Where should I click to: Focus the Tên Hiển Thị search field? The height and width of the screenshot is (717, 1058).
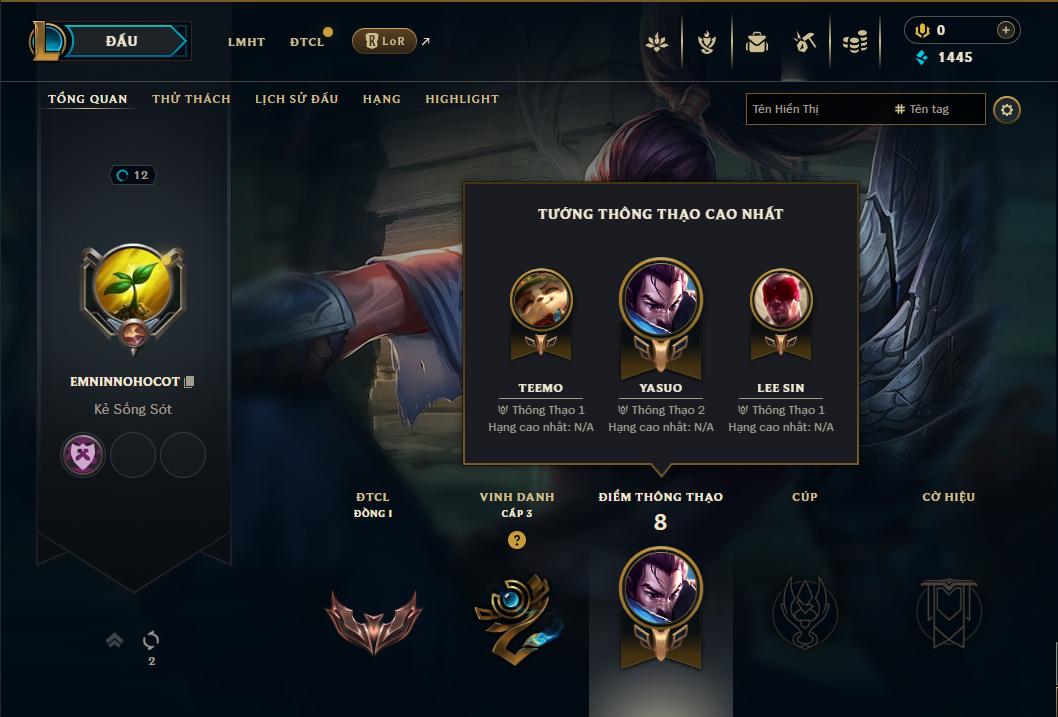pos(815,109)
